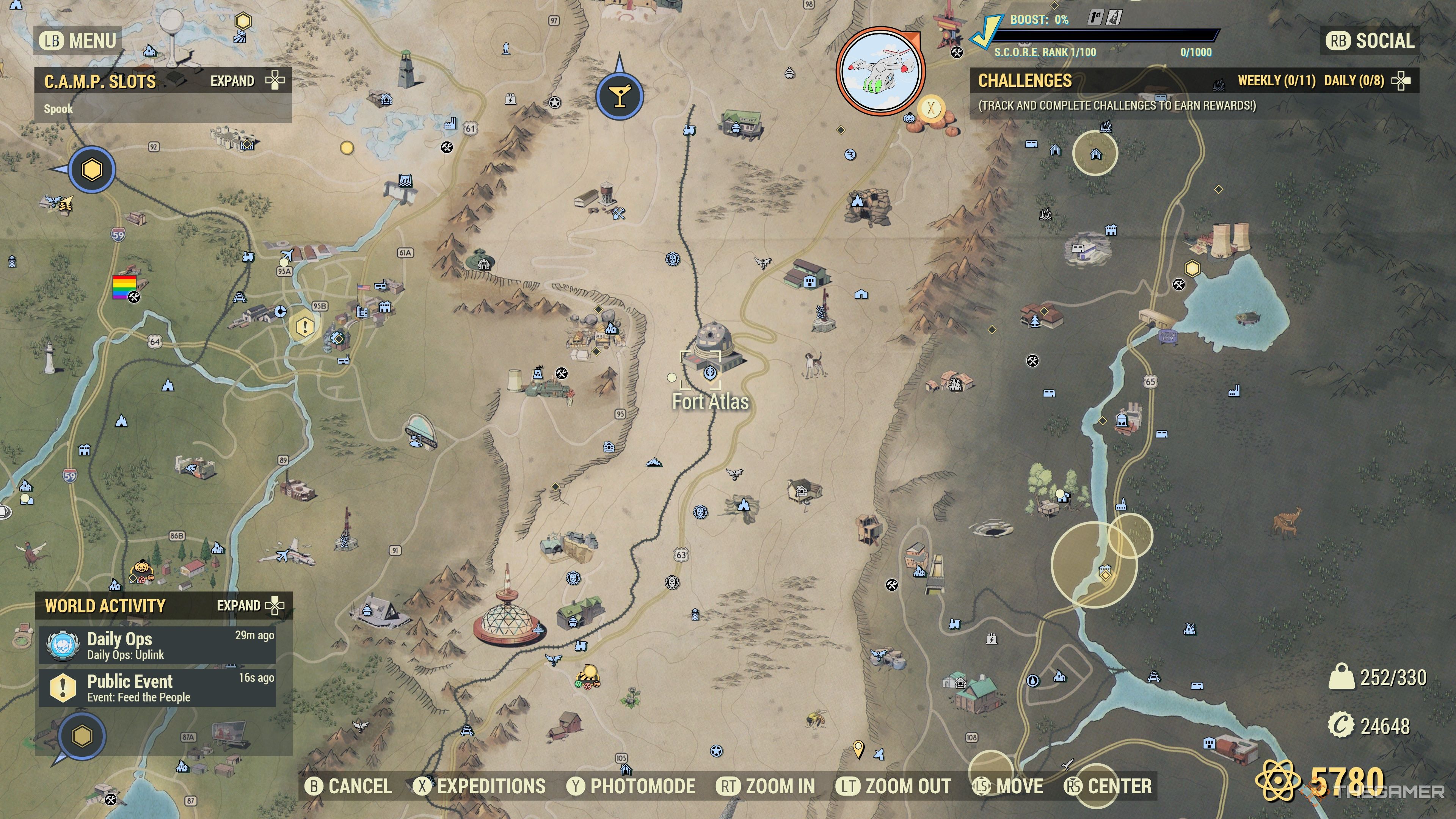
Task: Click the Zoom Out option
Action: [894, 786]
